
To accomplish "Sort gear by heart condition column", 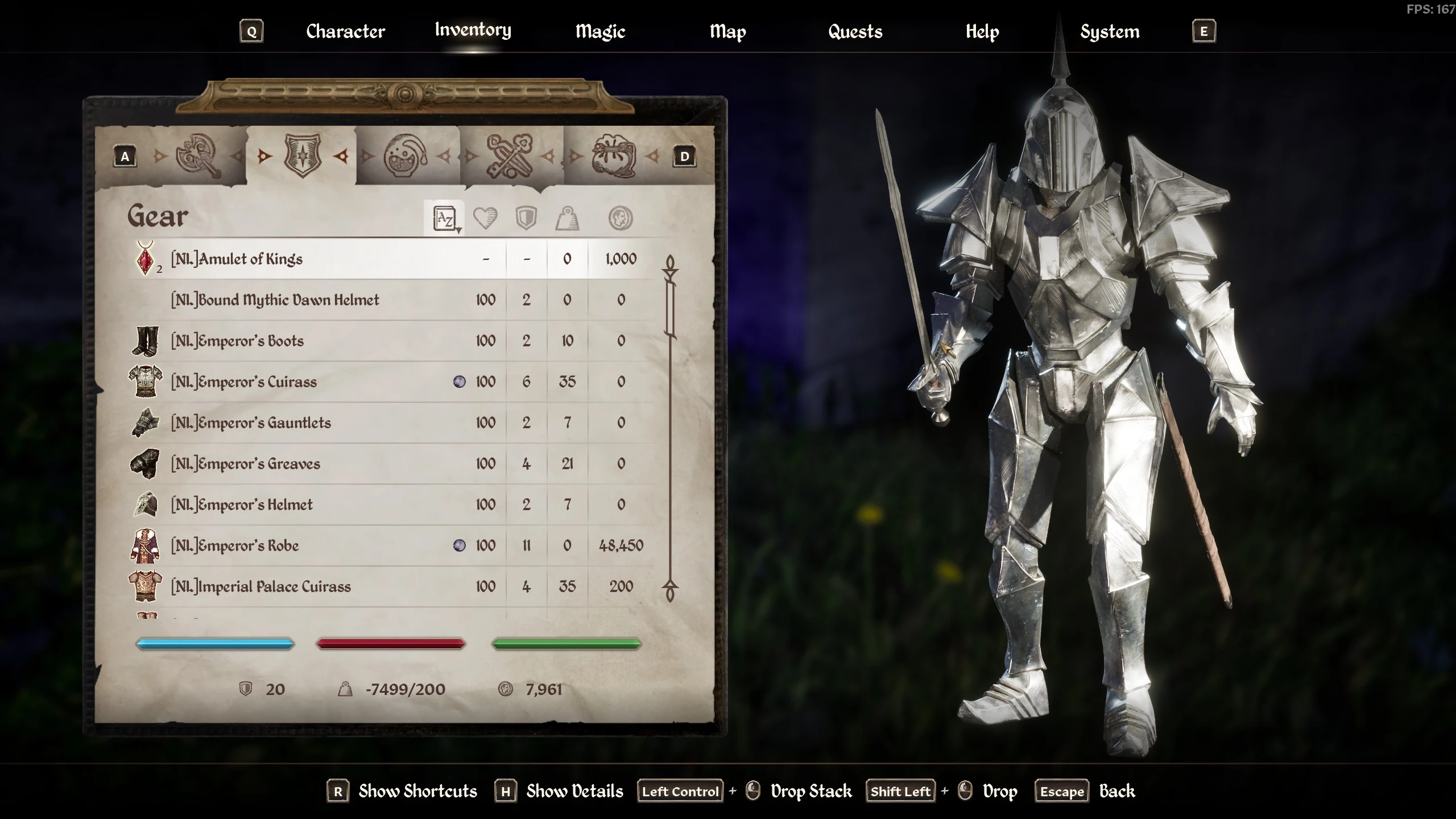I will click(x=485, y=218).
